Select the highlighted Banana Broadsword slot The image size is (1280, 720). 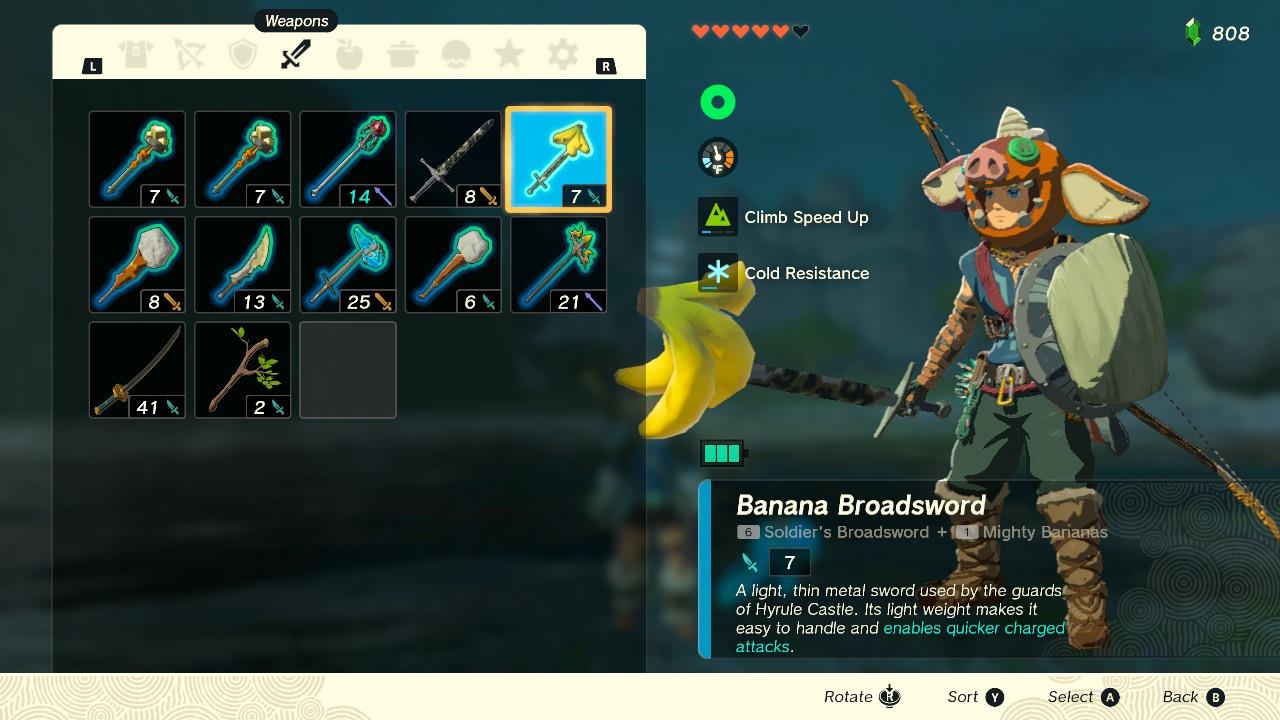[x=558, y=160]
